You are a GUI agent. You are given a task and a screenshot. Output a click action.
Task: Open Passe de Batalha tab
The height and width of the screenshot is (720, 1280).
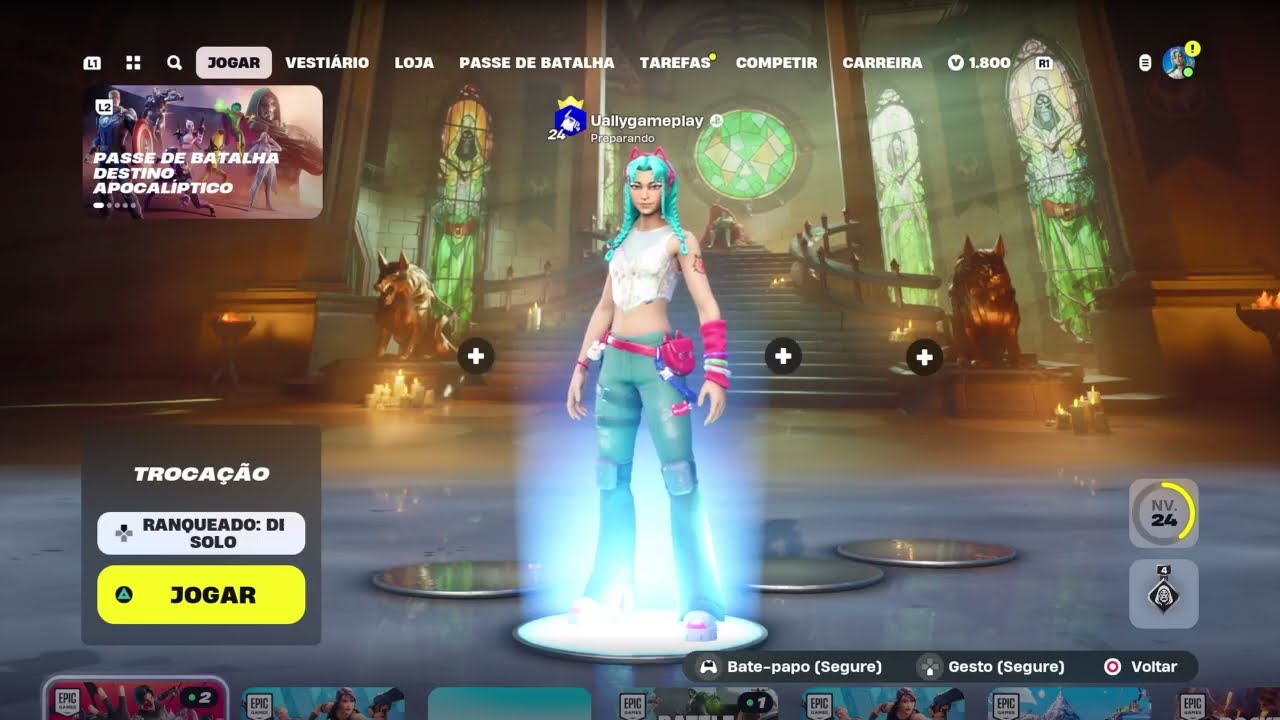(x=536, y=62)
